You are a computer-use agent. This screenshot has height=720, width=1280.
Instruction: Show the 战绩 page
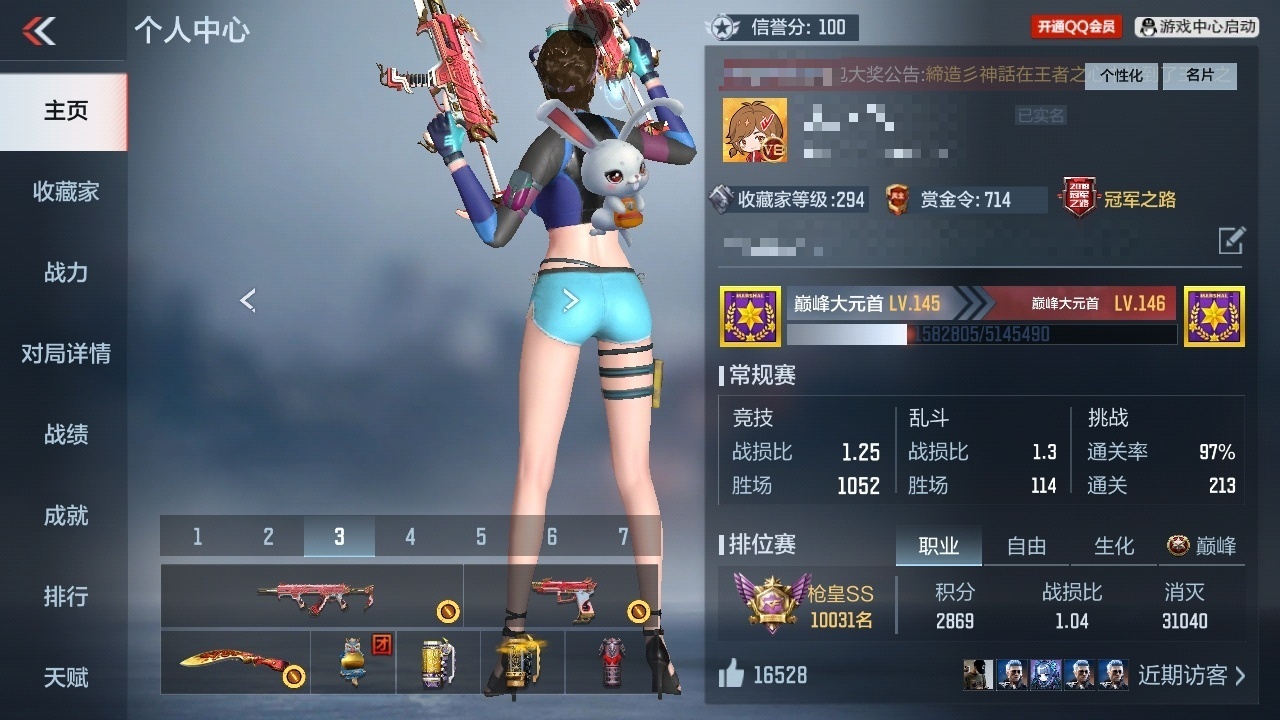(x=65, y=435)
